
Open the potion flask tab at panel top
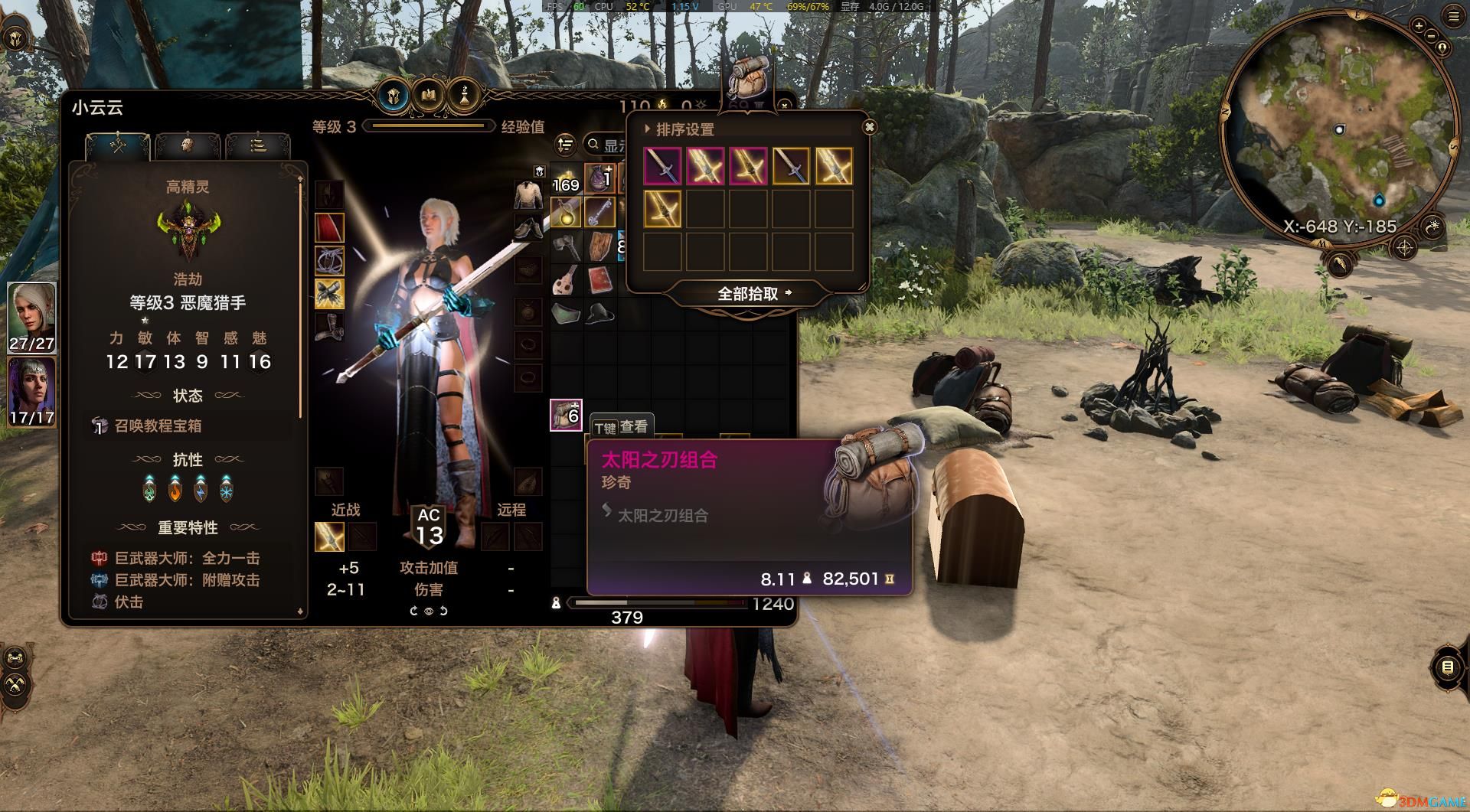[463, 96]
